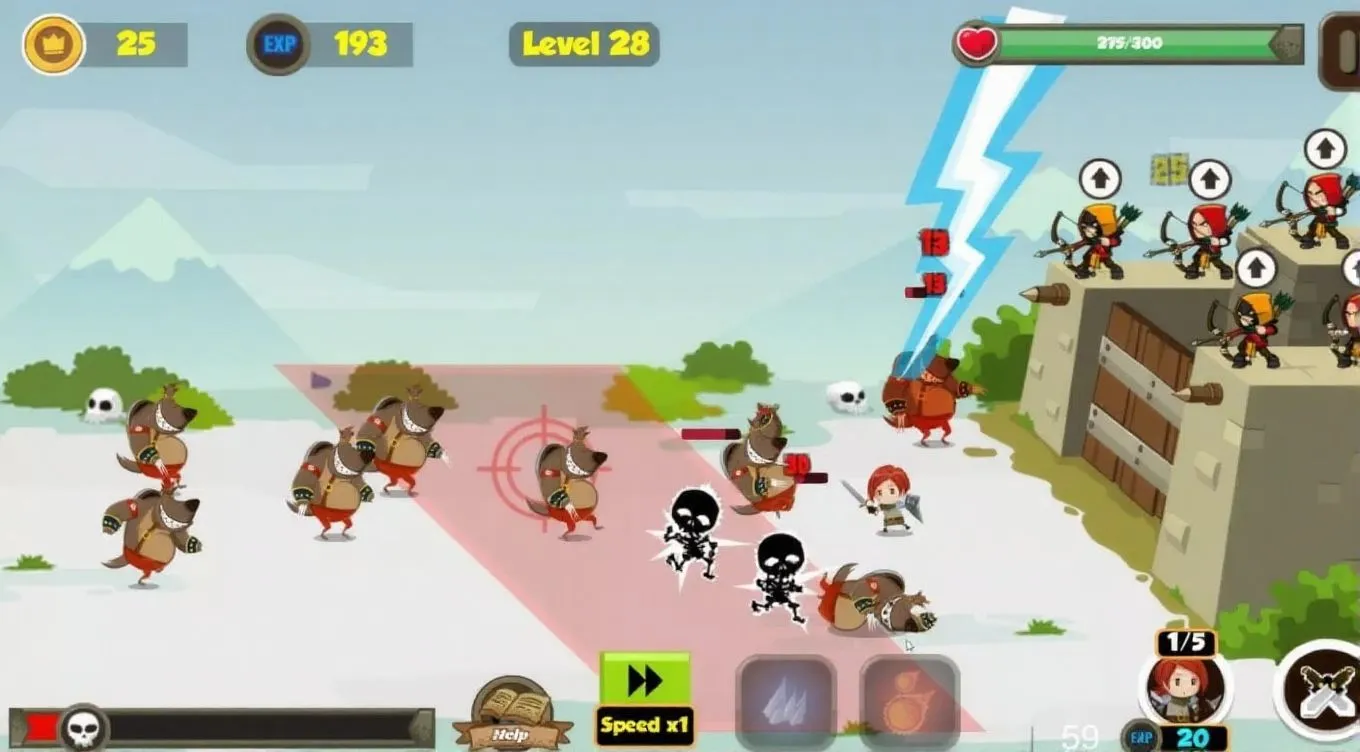Image resolution: width=1360 pixels, height=752 pixels.
Task: Click the heart icon on the health bar
Action: 975,42
